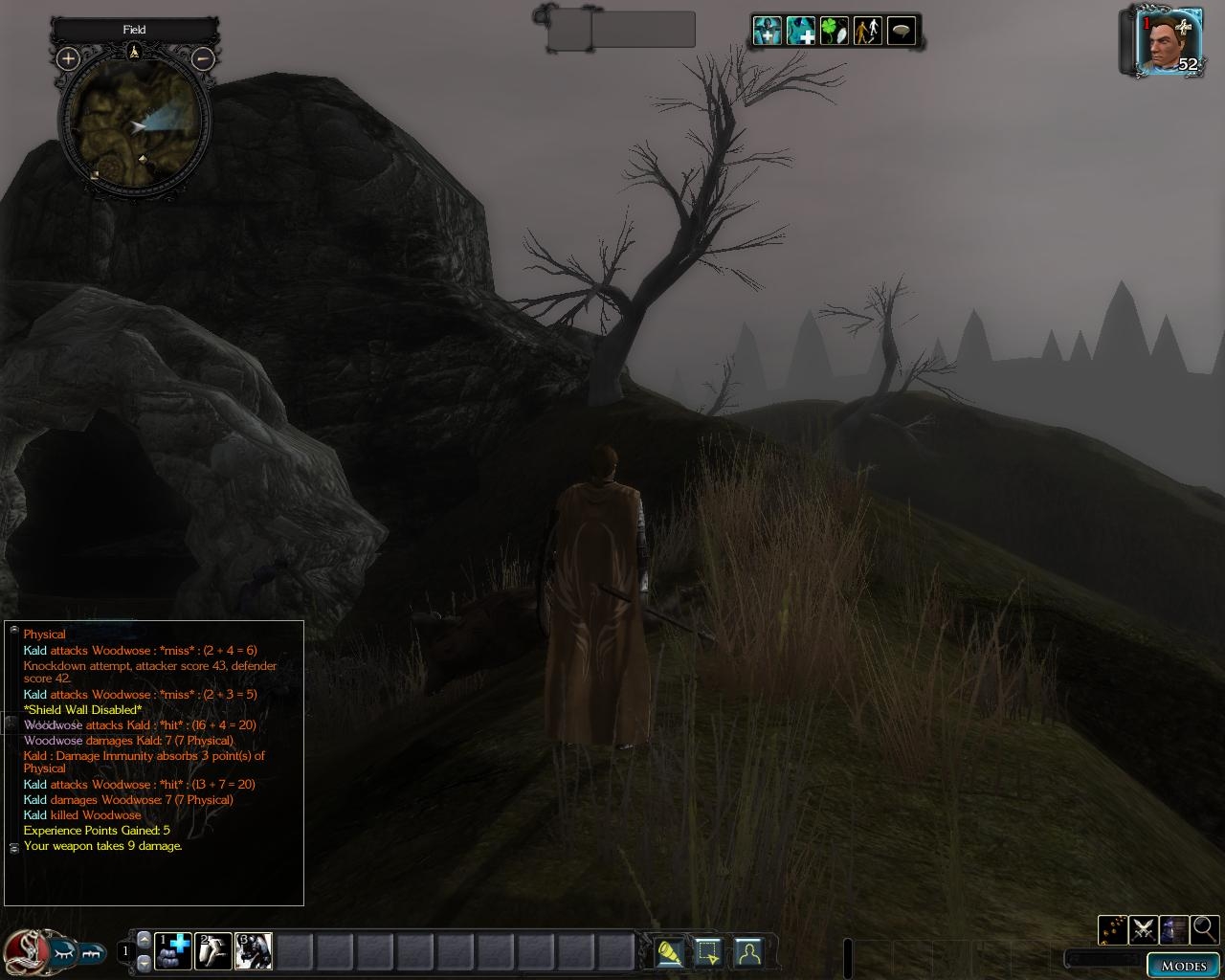The width and height of the screenshot is (1225, 980).
Task: Activate hotbar slot 1 with blue cross
Action: pos(173,951)
